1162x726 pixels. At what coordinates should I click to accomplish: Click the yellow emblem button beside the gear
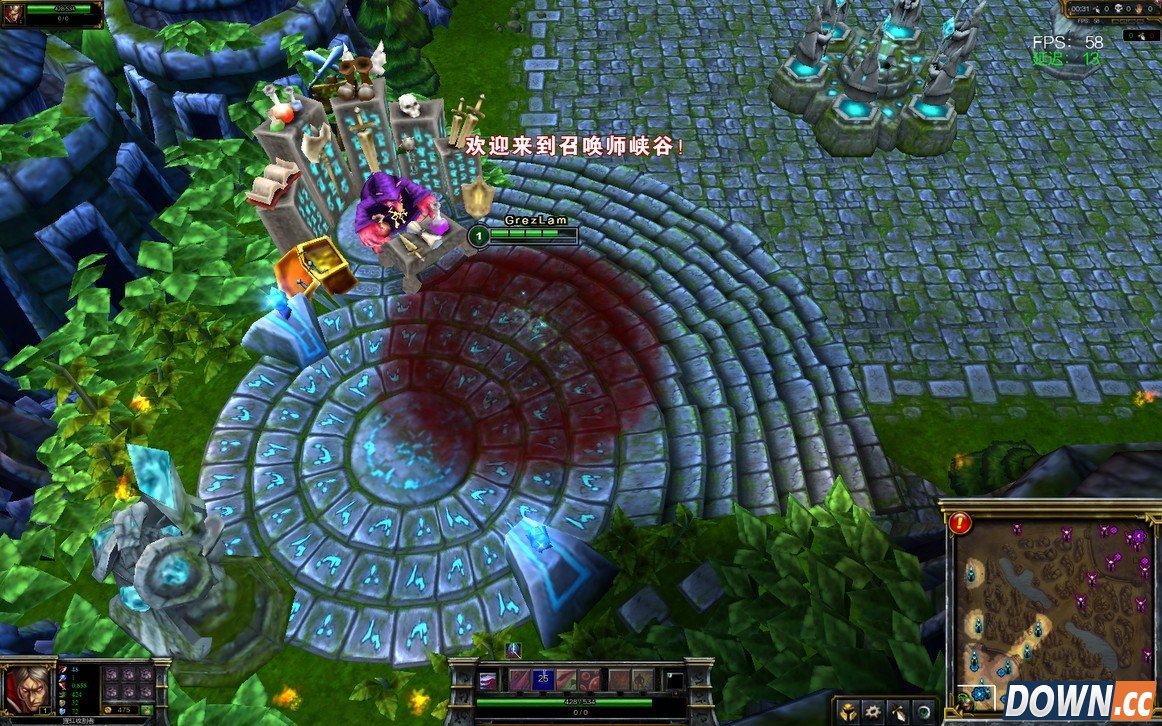[x=849, y=712]
